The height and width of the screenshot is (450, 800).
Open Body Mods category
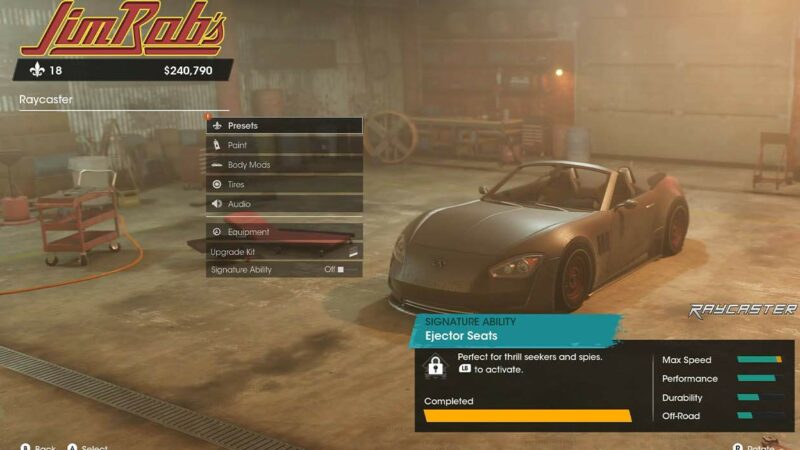click(x=283, y=165)
